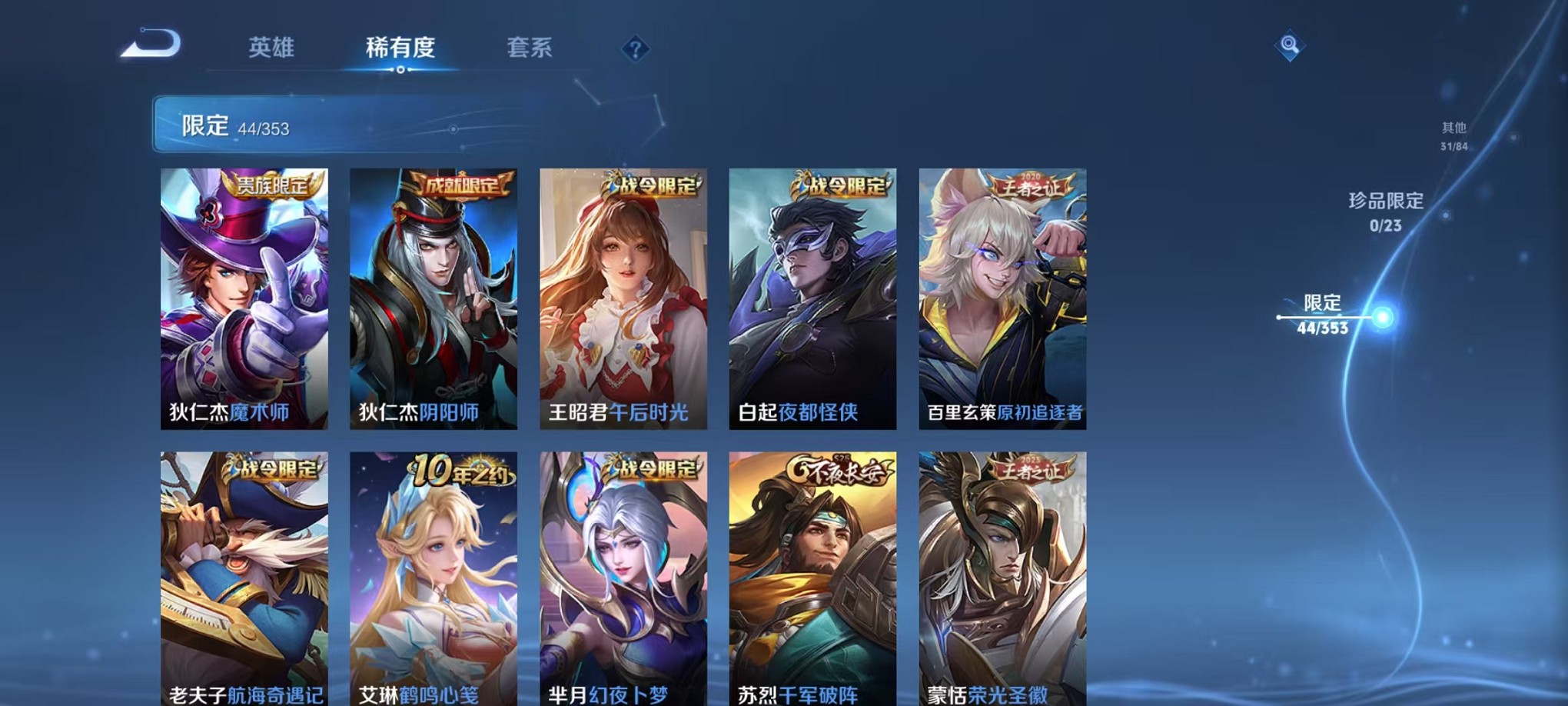Viewport: 1568px width, 706px height.
Task: Click the 战令限定 badge on 王昭君 skin
Action: pos(653,184)
